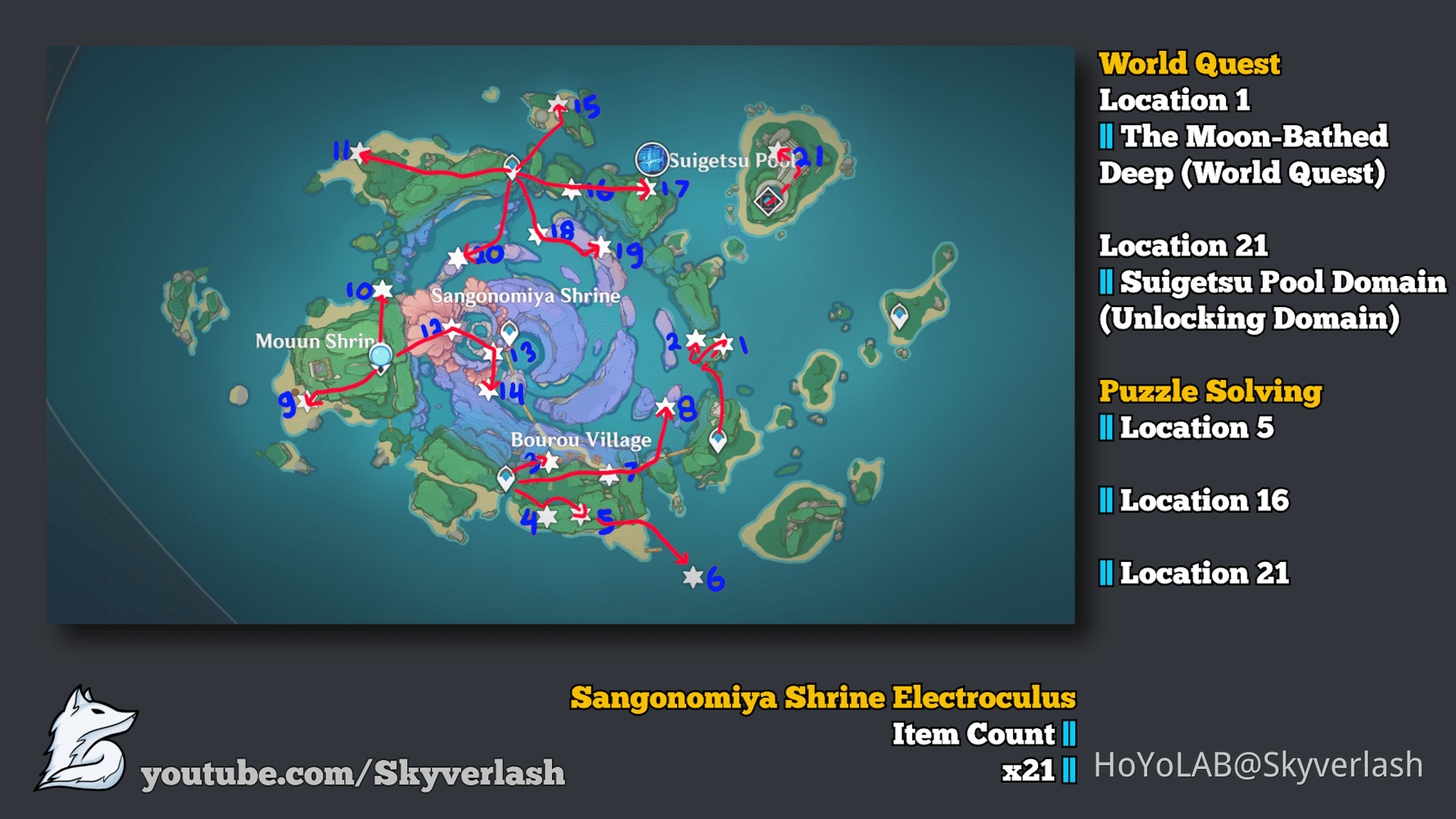This screenshot has height=819, width=1456.
Task: Click the teleport waypoint above Sangonomiya Shrine
Action: click(511, 164)
